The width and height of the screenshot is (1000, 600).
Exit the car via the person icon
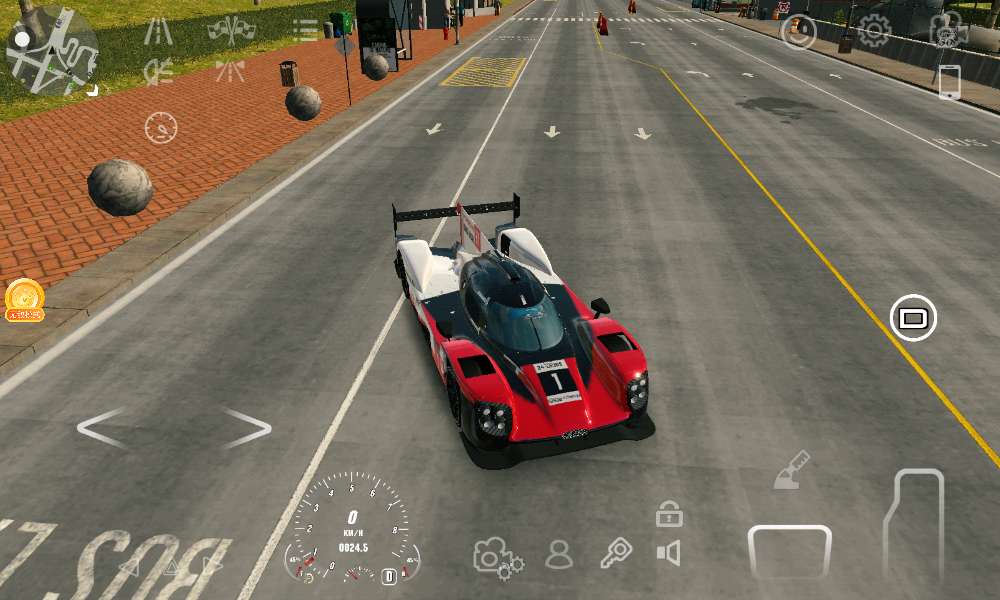[x=559, y=554]
